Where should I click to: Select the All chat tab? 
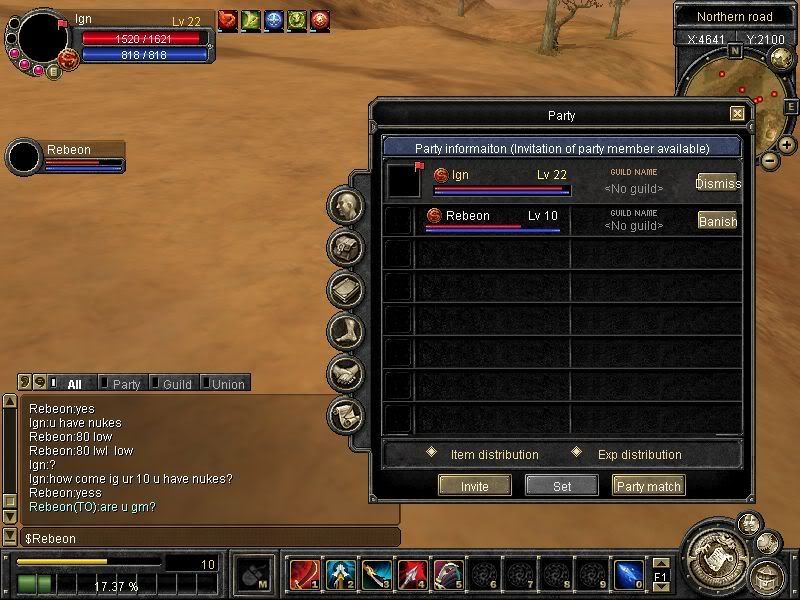74,383
